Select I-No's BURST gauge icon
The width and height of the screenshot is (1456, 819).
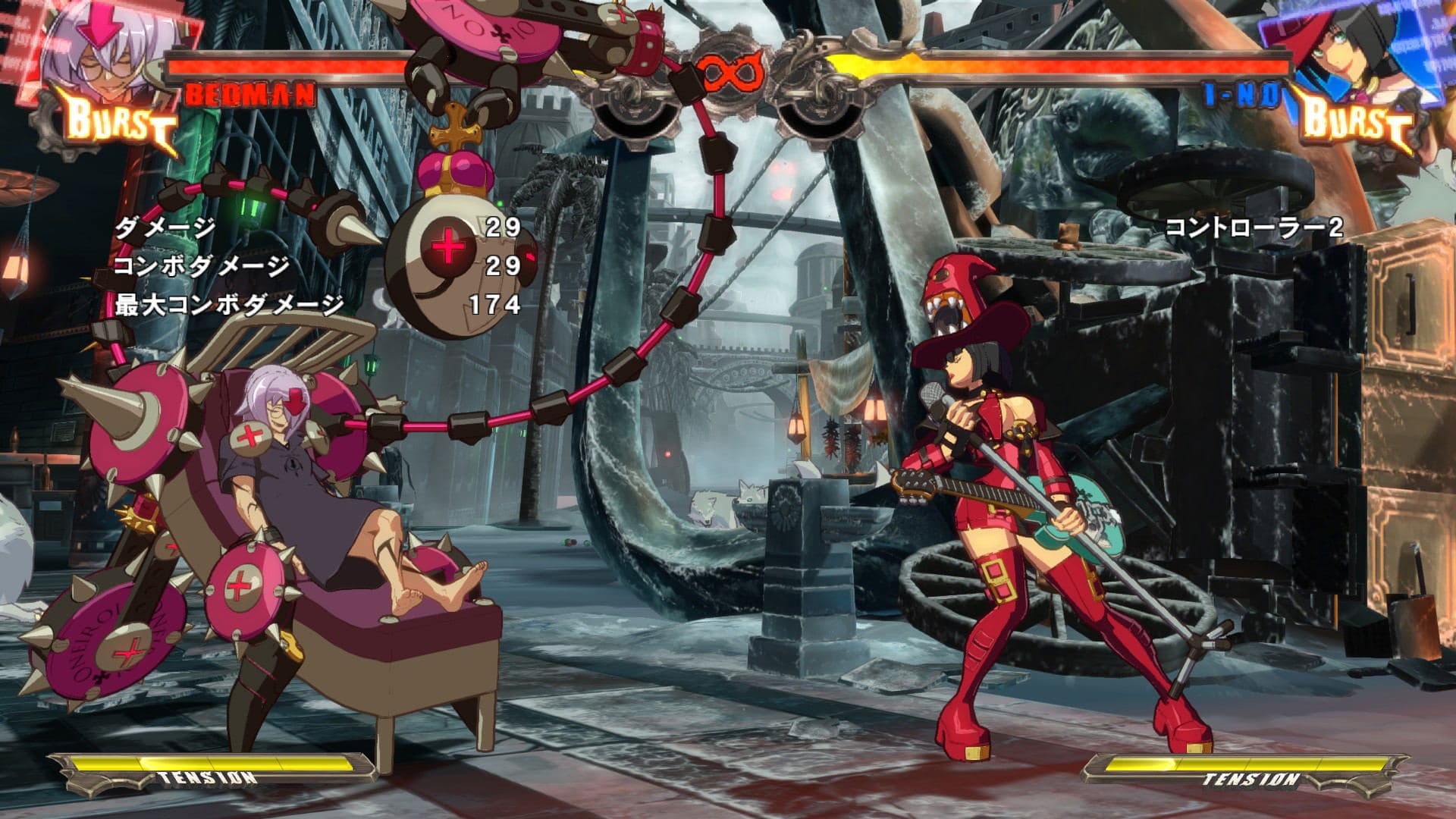pyautogui.click(x=1354, y=121)
